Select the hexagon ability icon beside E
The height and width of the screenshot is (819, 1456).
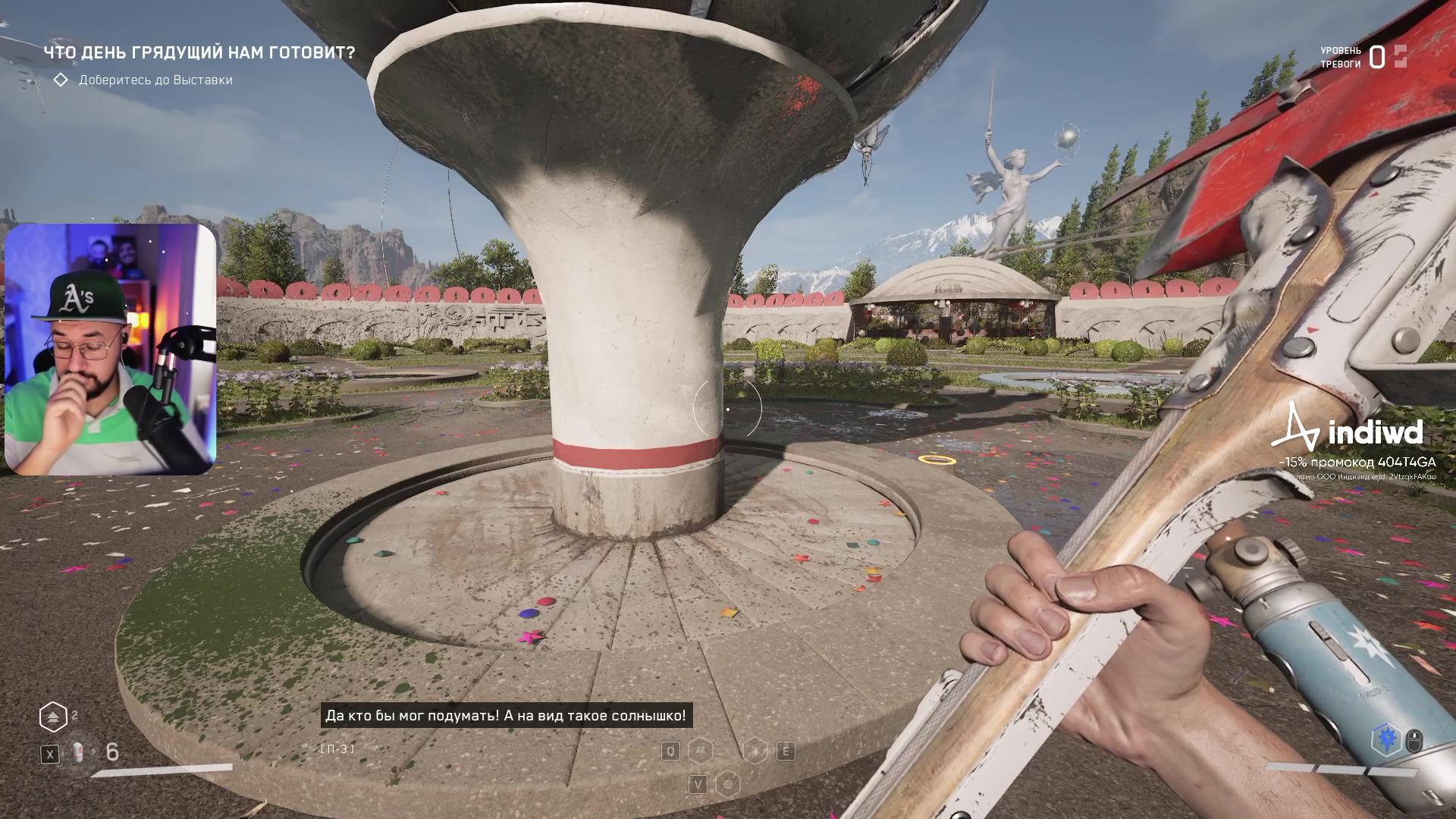[x=756, y=751]
